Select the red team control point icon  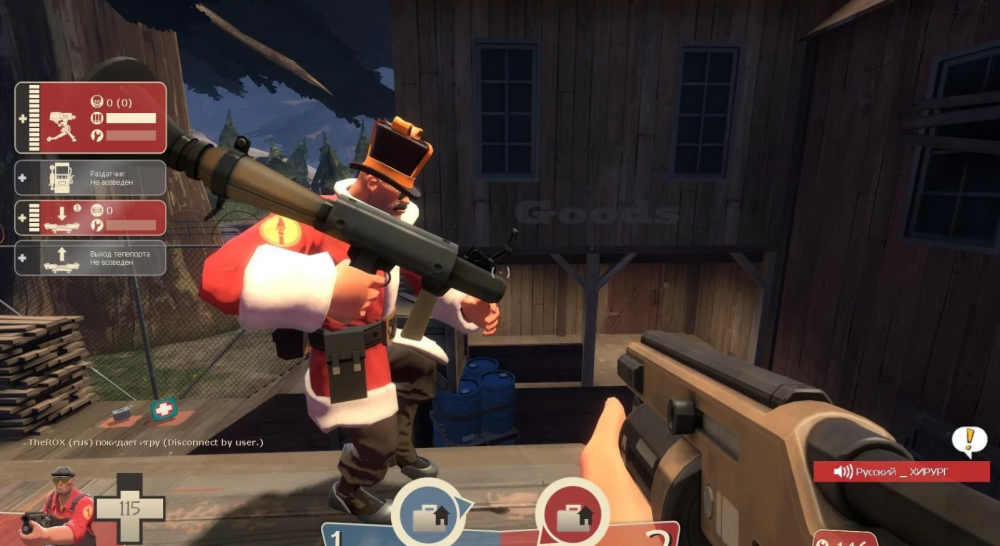coord(572,515)
